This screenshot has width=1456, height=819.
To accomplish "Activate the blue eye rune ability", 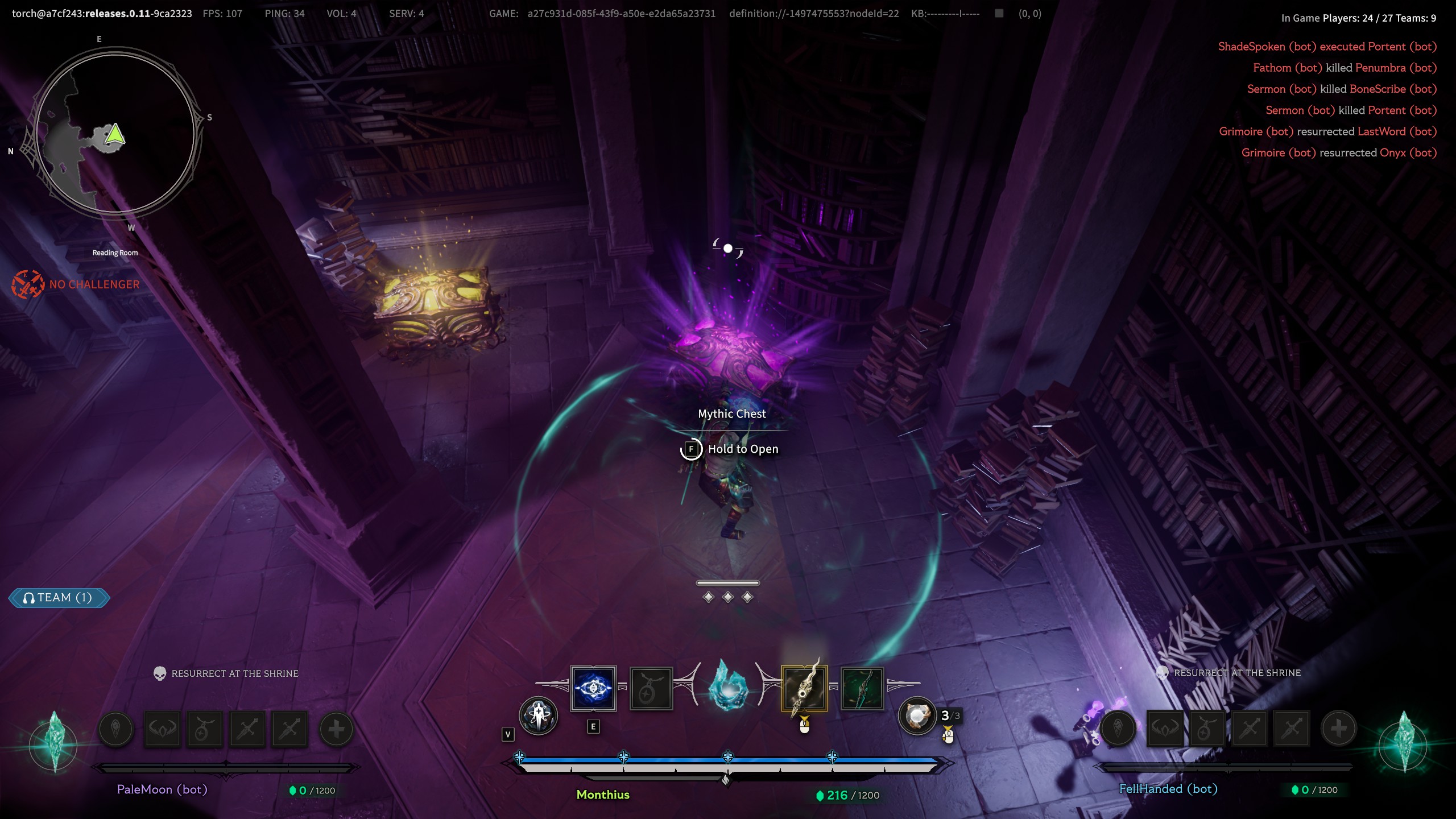I will (x=593, y=688).
